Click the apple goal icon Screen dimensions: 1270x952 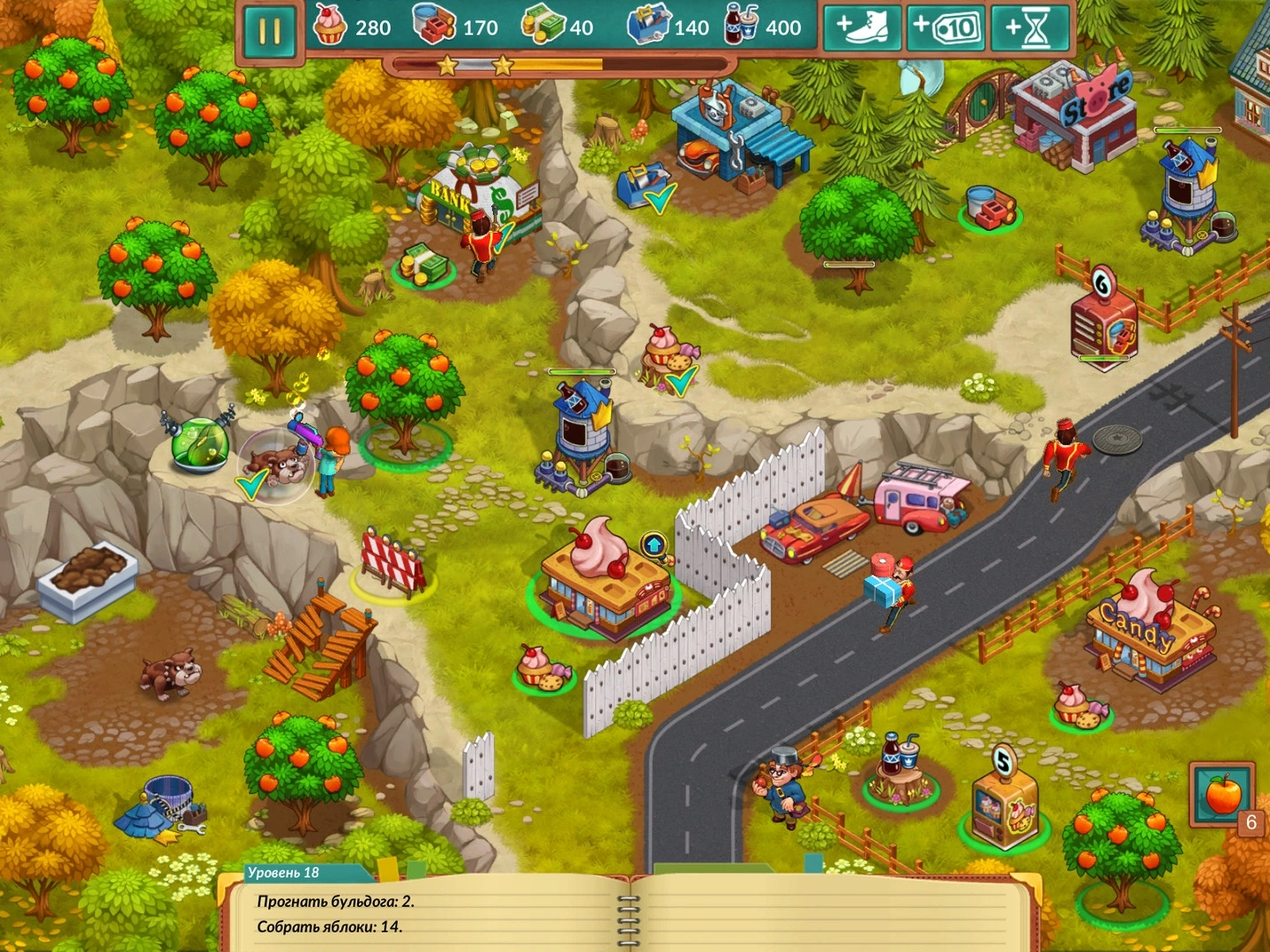pyautogui.click(x=1222, y=794)
